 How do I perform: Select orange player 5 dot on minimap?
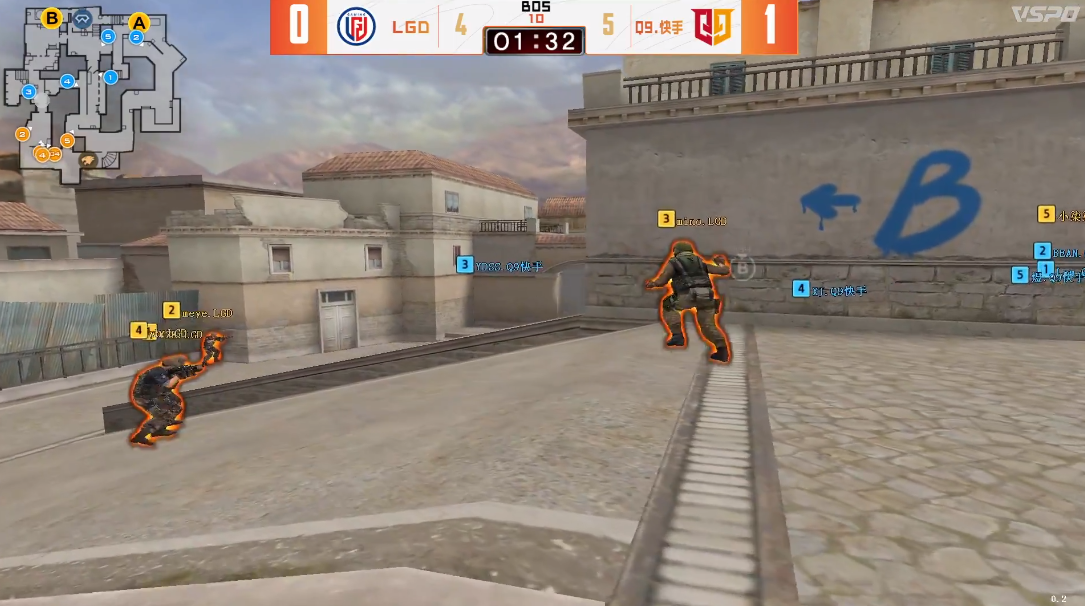[x=67, y=140]
